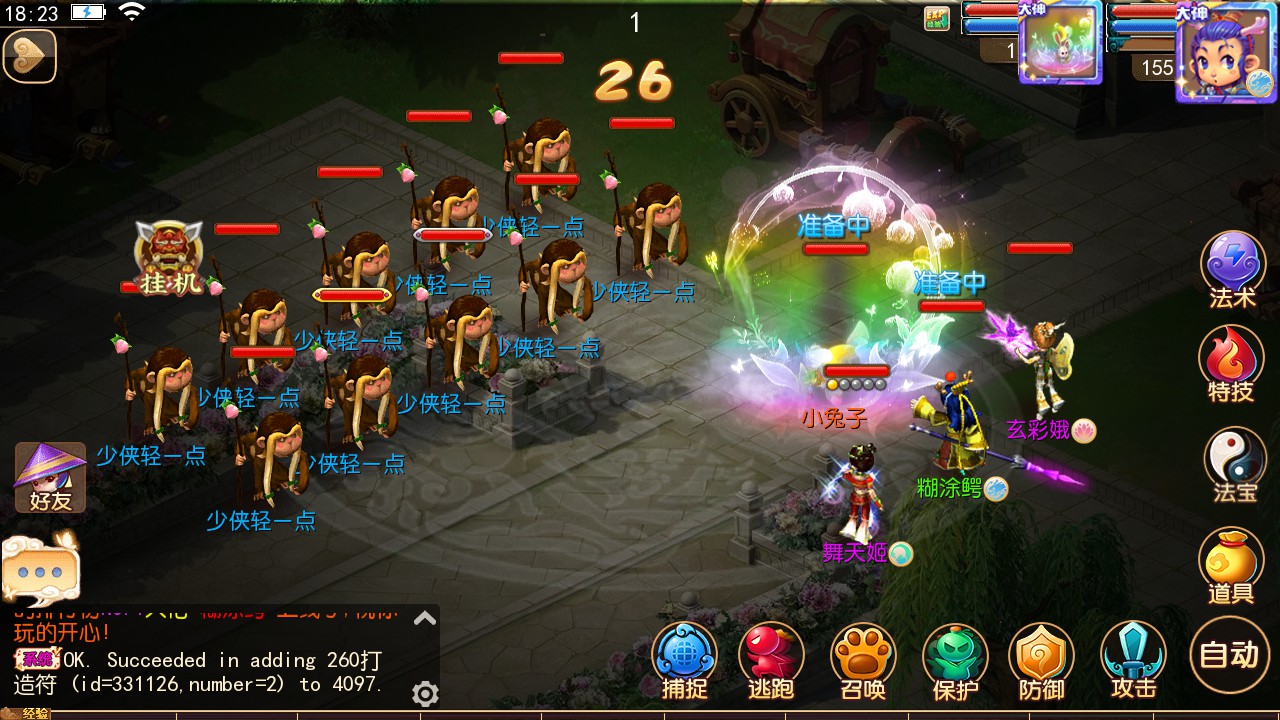Select the 捕捉 capture command

[x=684, y=658]
